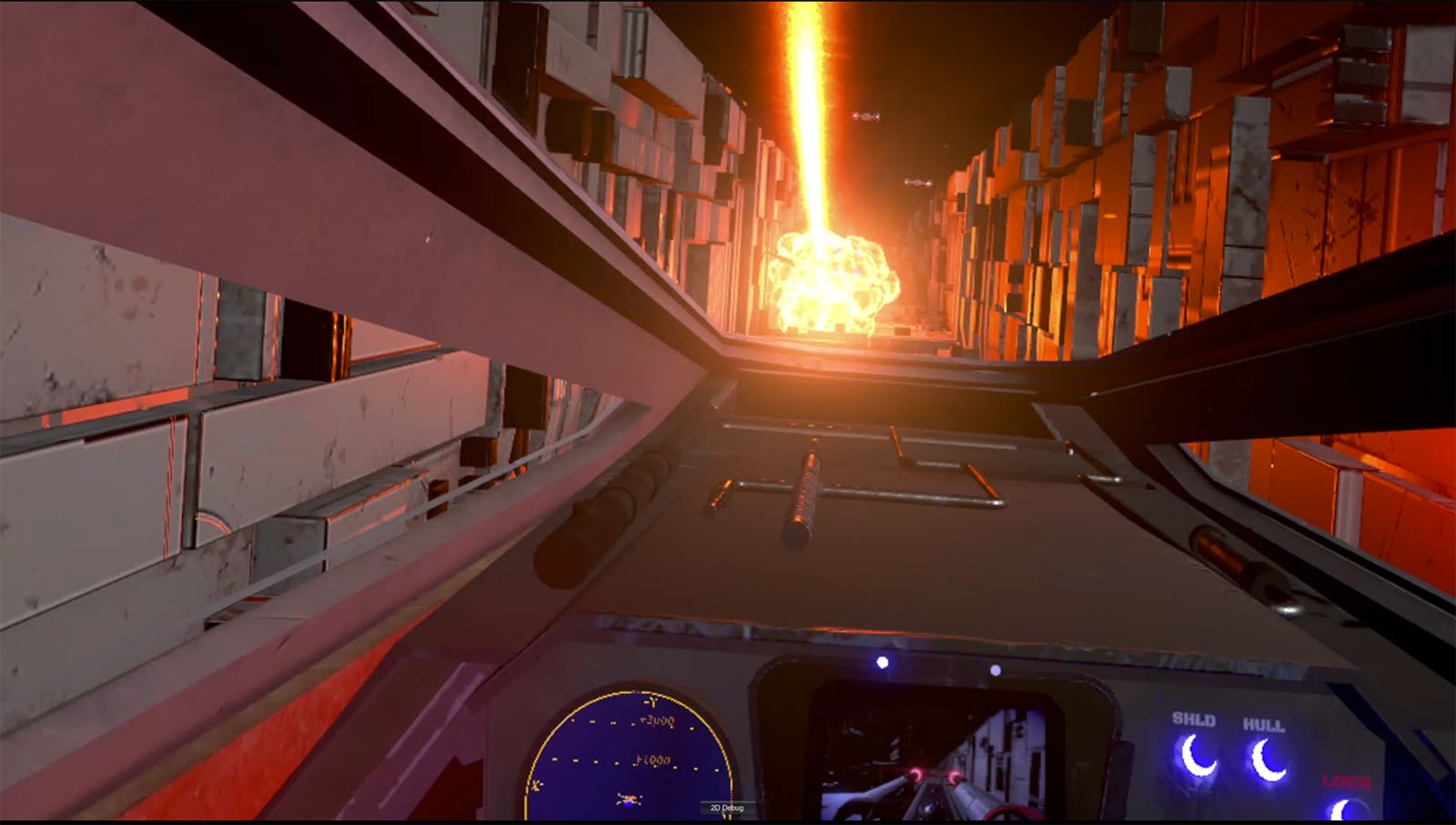1456x825 pixels.
Task: Select the distant TIE fighter near the beam
Action: point(866,116)
